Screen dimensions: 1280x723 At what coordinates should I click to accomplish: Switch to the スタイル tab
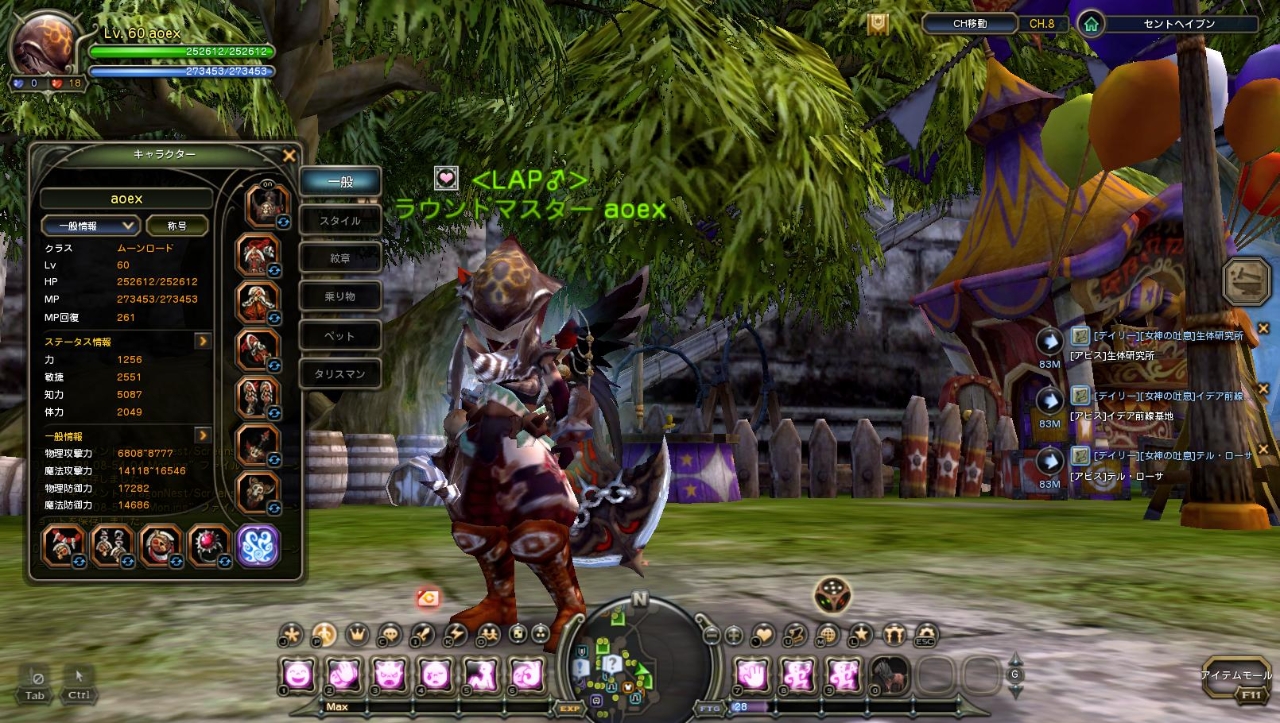[340, 220]
